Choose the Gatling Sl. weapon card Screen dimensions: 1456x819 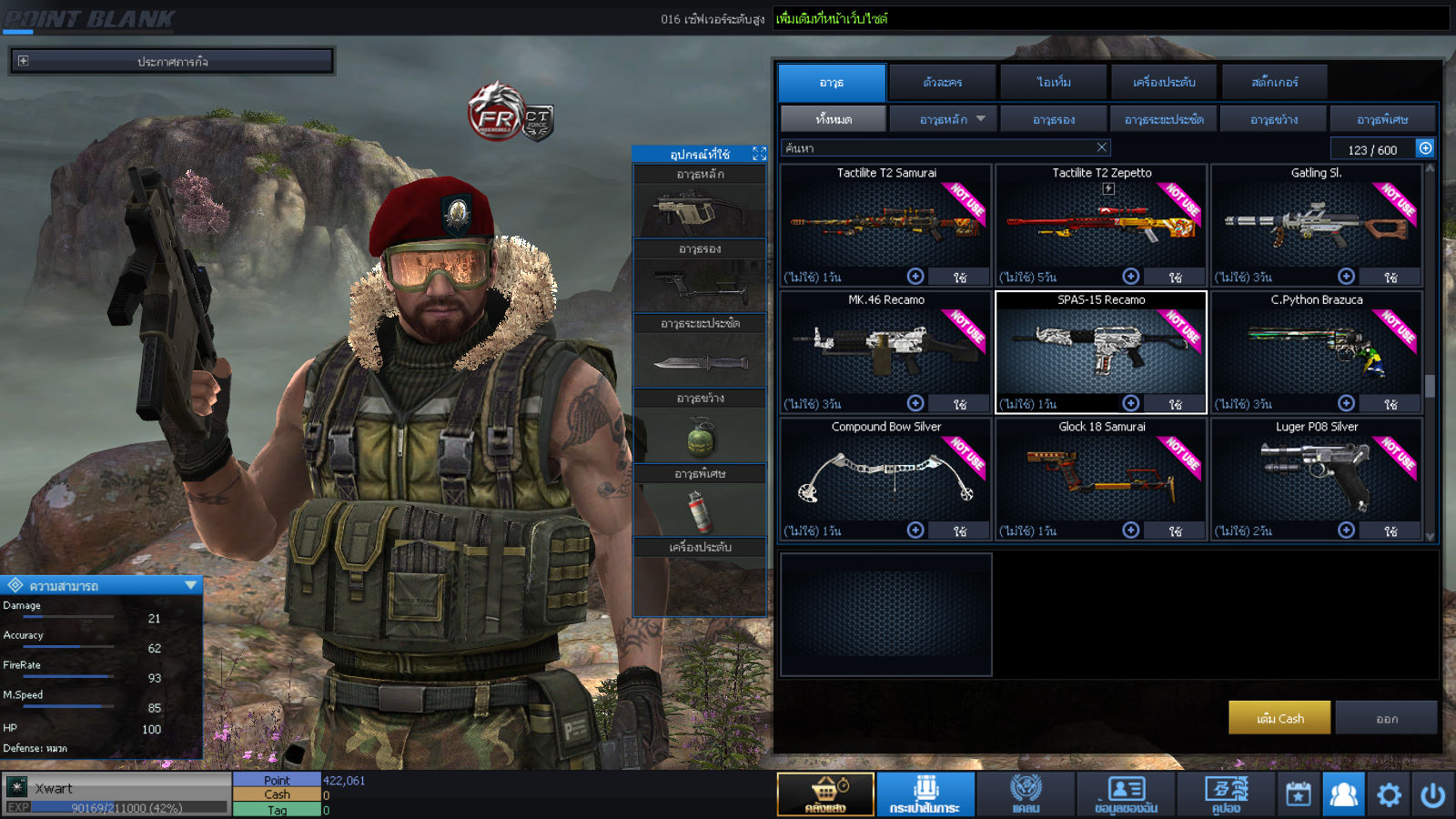point(1316,223)
